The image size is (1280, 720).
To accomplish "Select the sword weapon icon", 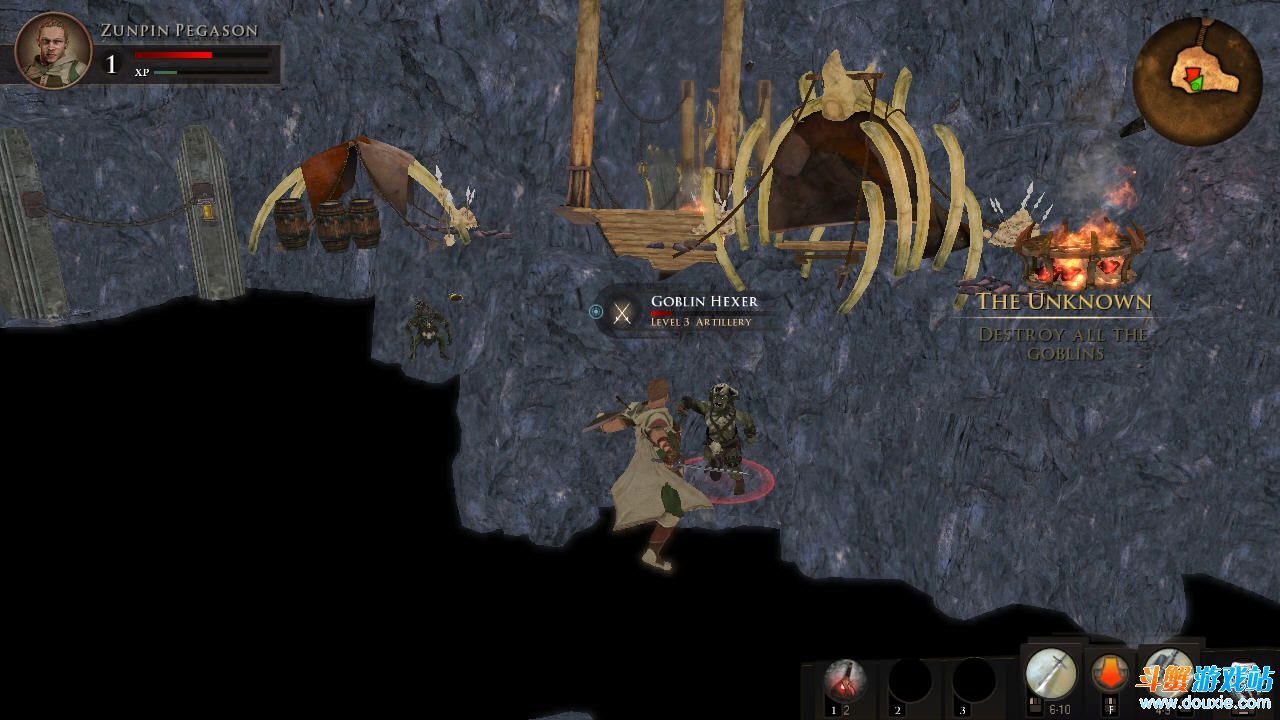I will (1051, 673).
